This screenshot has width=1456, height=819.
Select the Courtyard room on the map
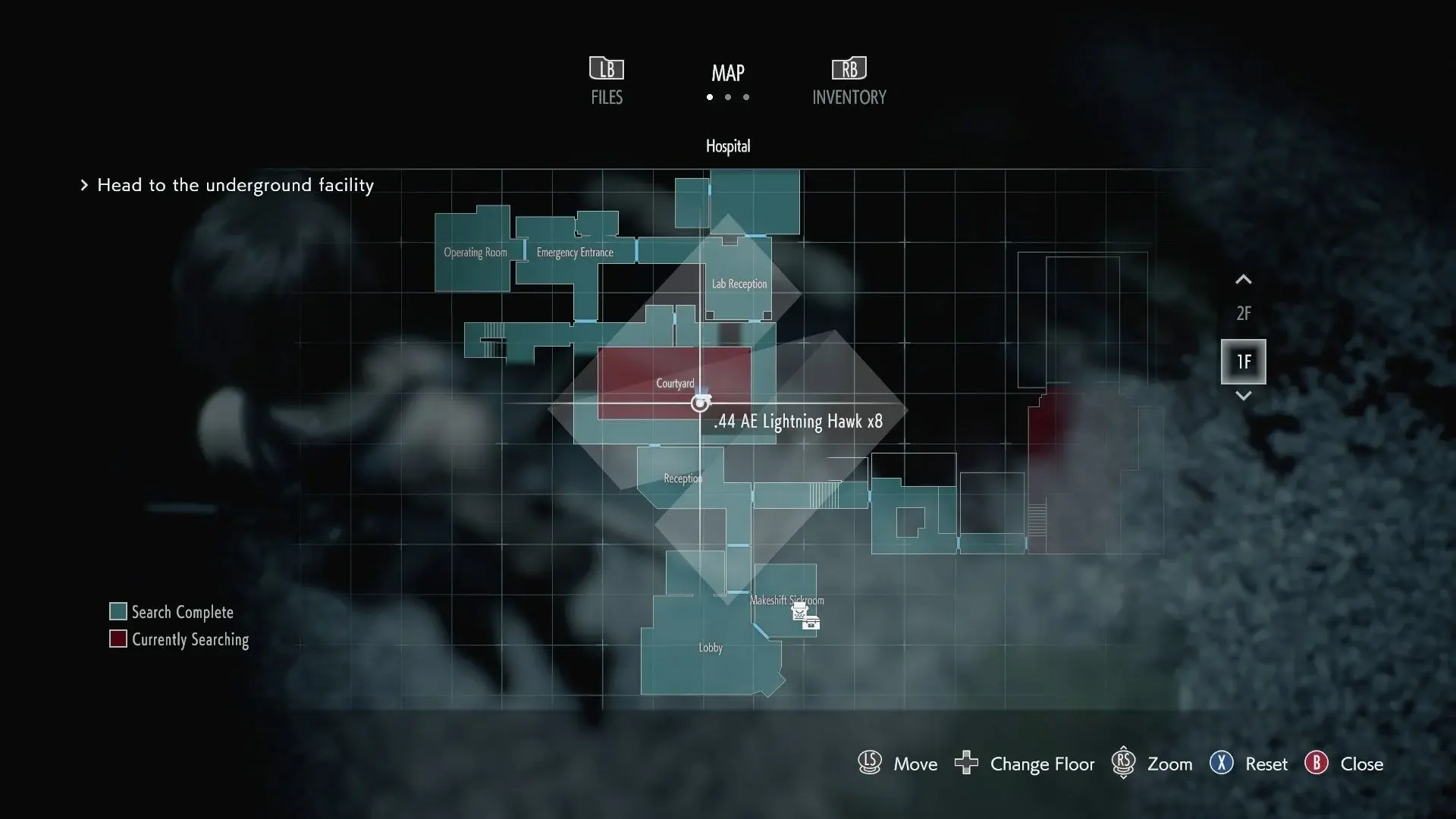[674, 383]
